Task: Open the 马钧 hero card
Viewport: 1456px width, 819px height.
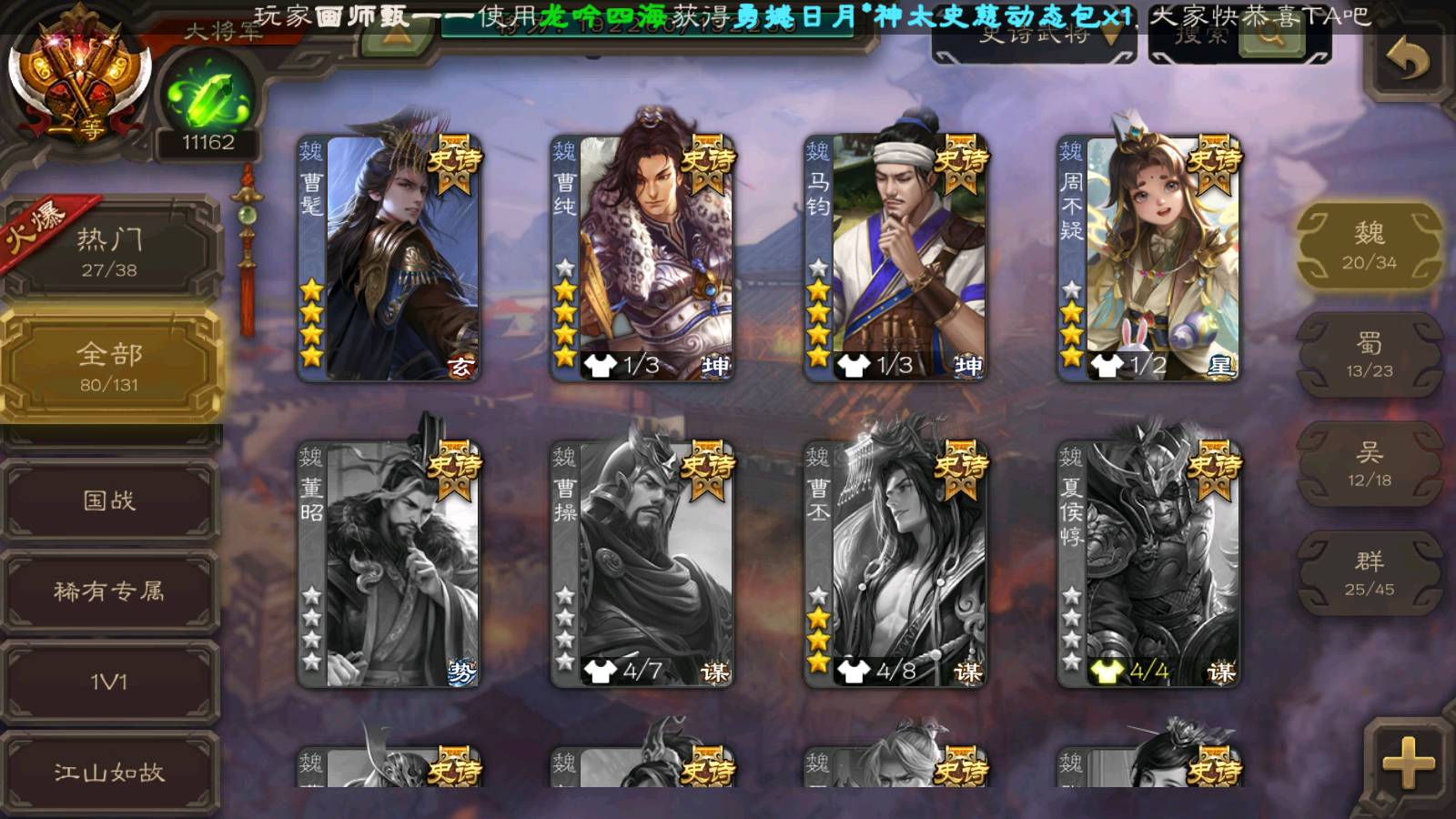Action: (x=895, y=258)
